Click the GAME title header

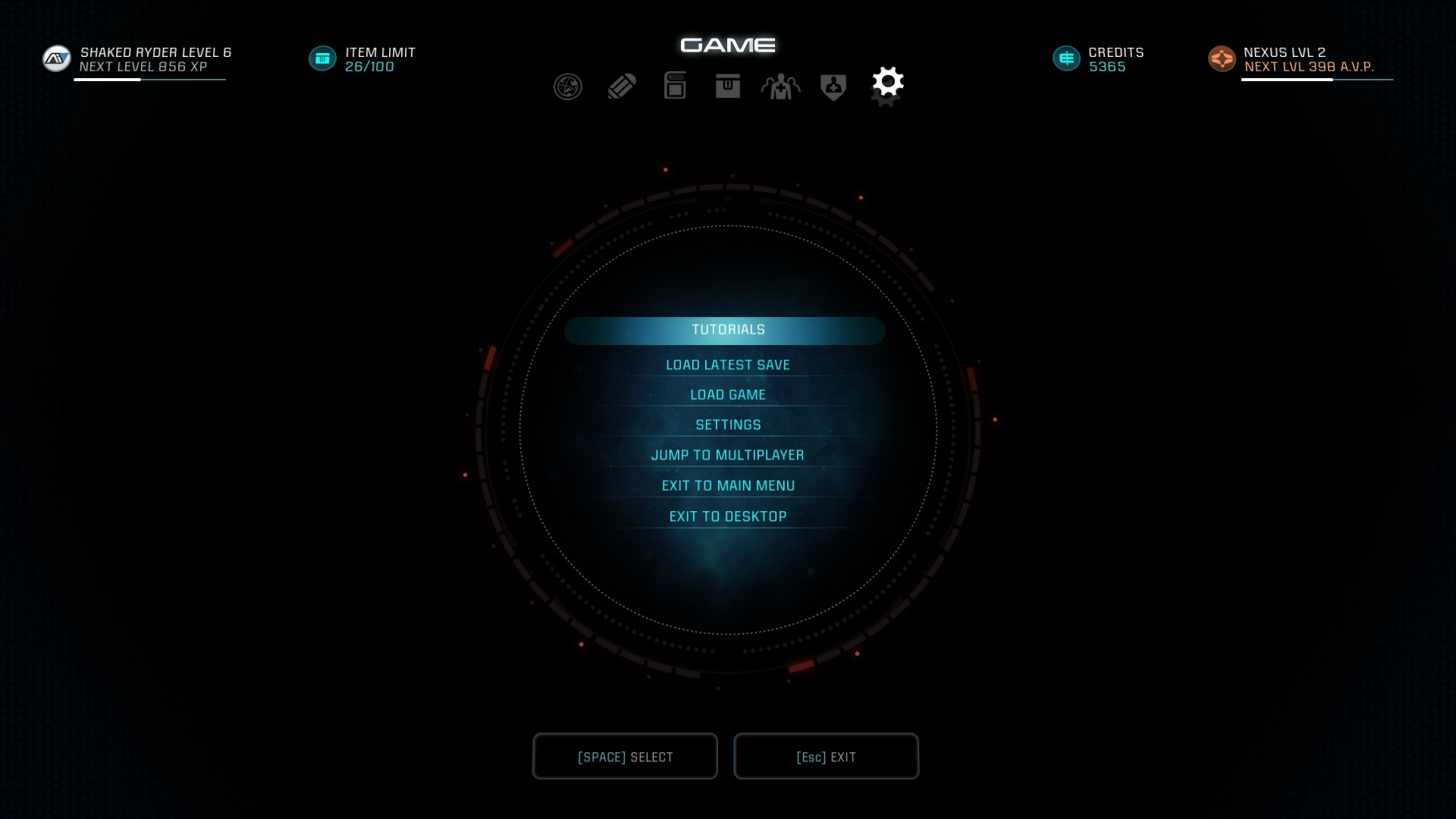tap(727, 45)
